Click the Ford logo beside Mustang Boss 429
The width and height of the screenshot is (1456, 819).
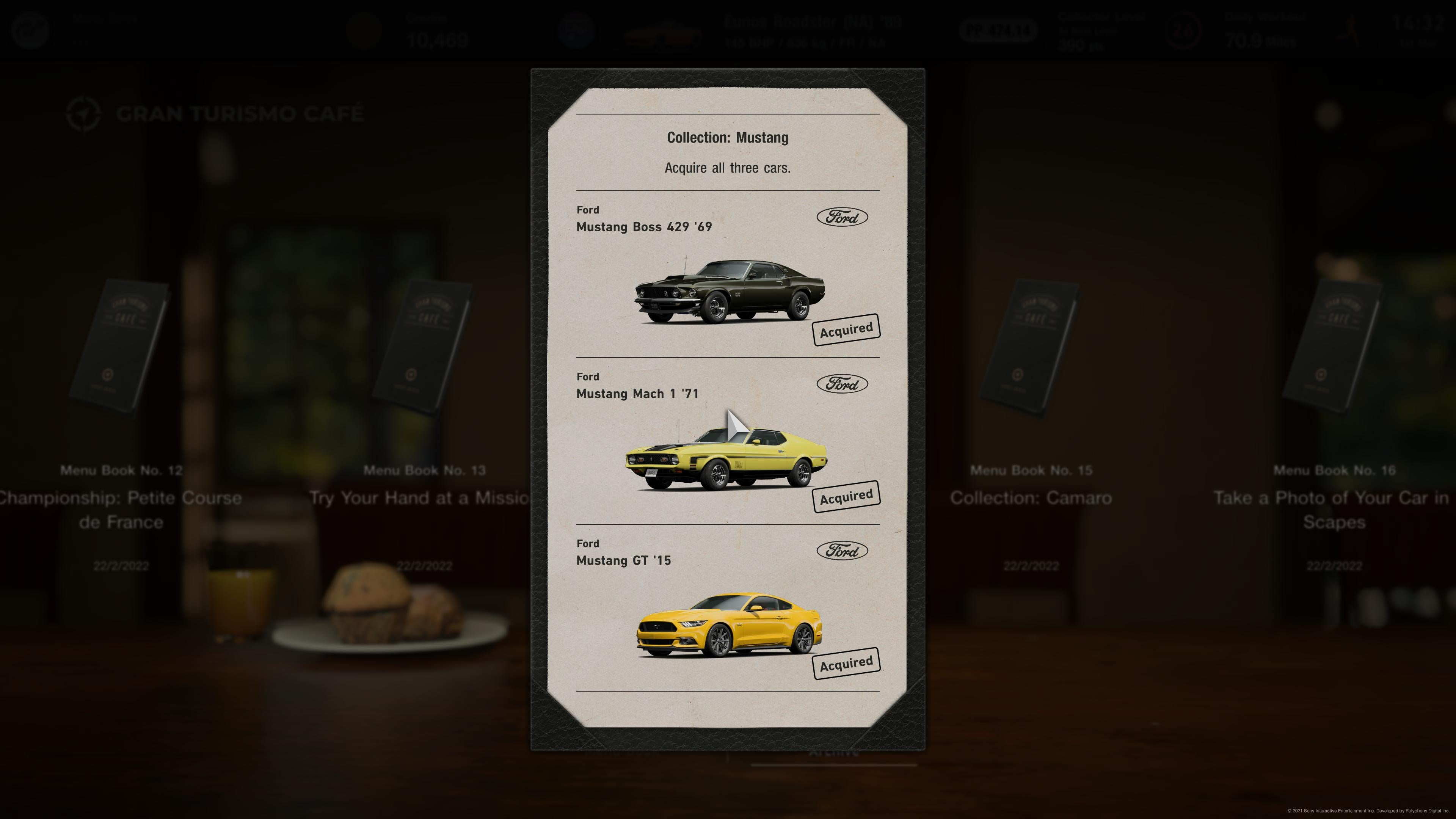[x=842, y=217]
